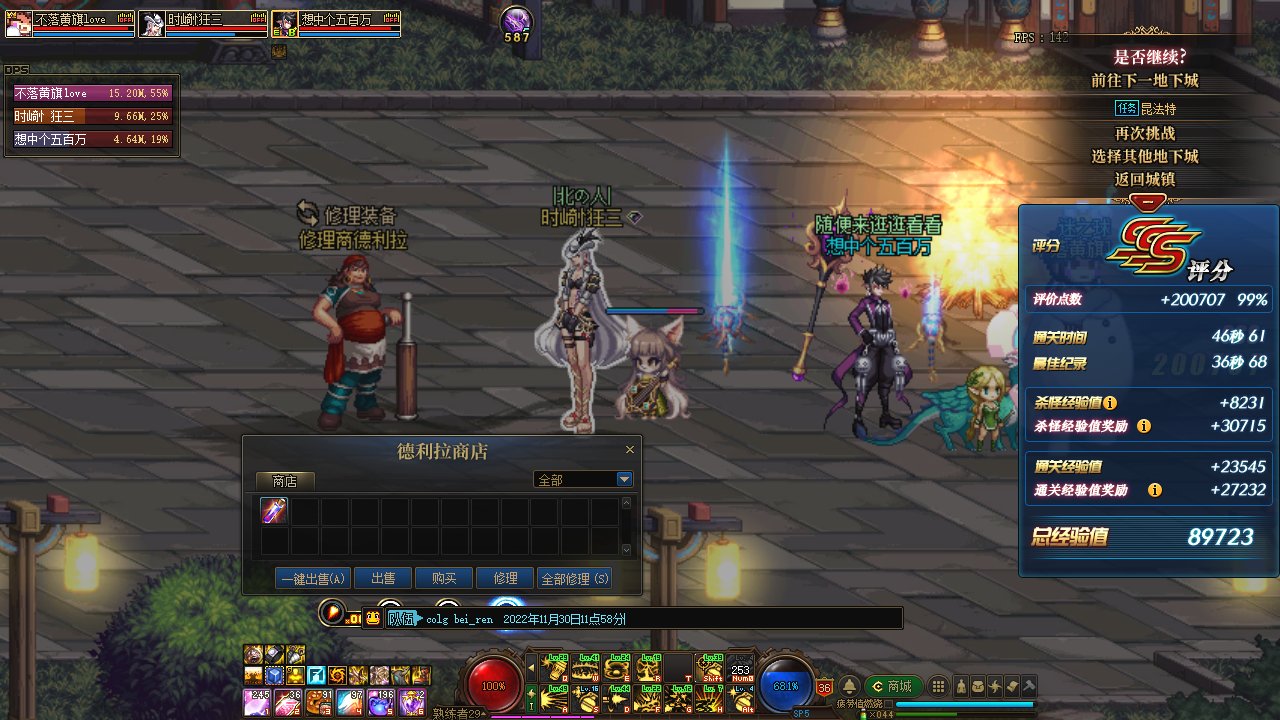Open the grid menu button

[938, 686]
